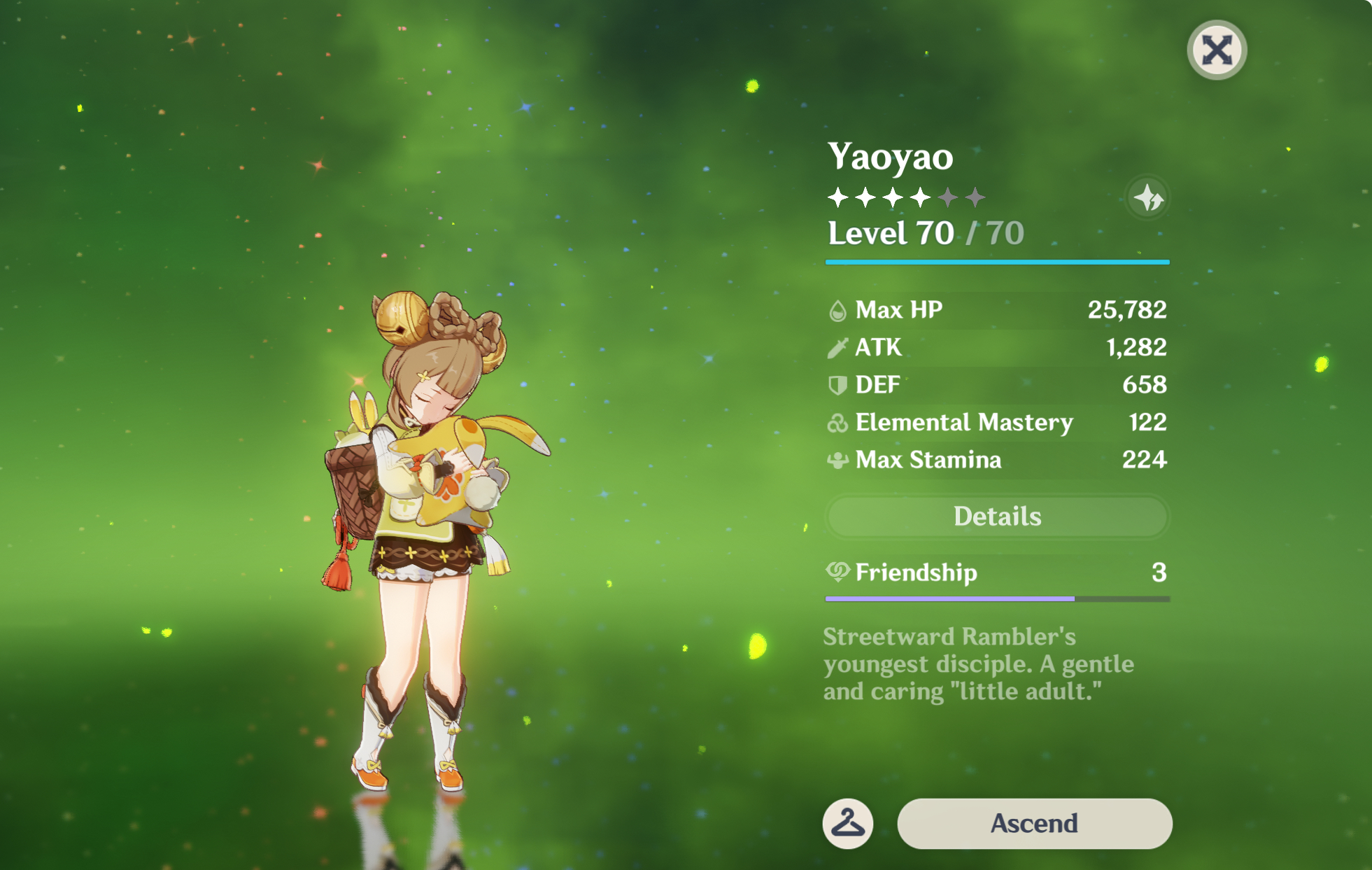Open the Details panel
The image size is (1372, 870).
(x=997, y=516)
